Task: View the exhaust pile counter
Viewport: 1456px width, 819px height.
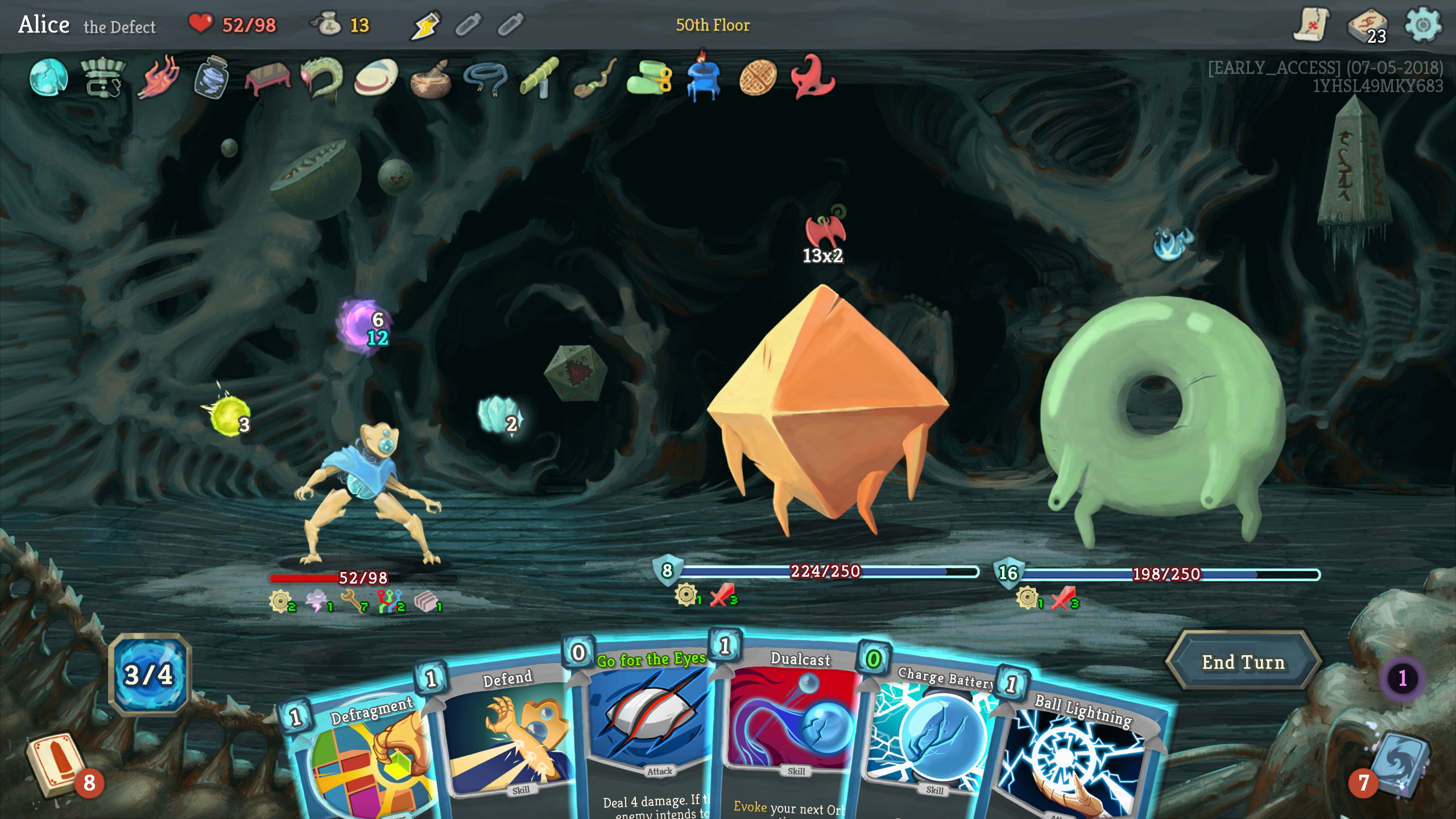Action: pyautogui.click(x=1402, y=678)
